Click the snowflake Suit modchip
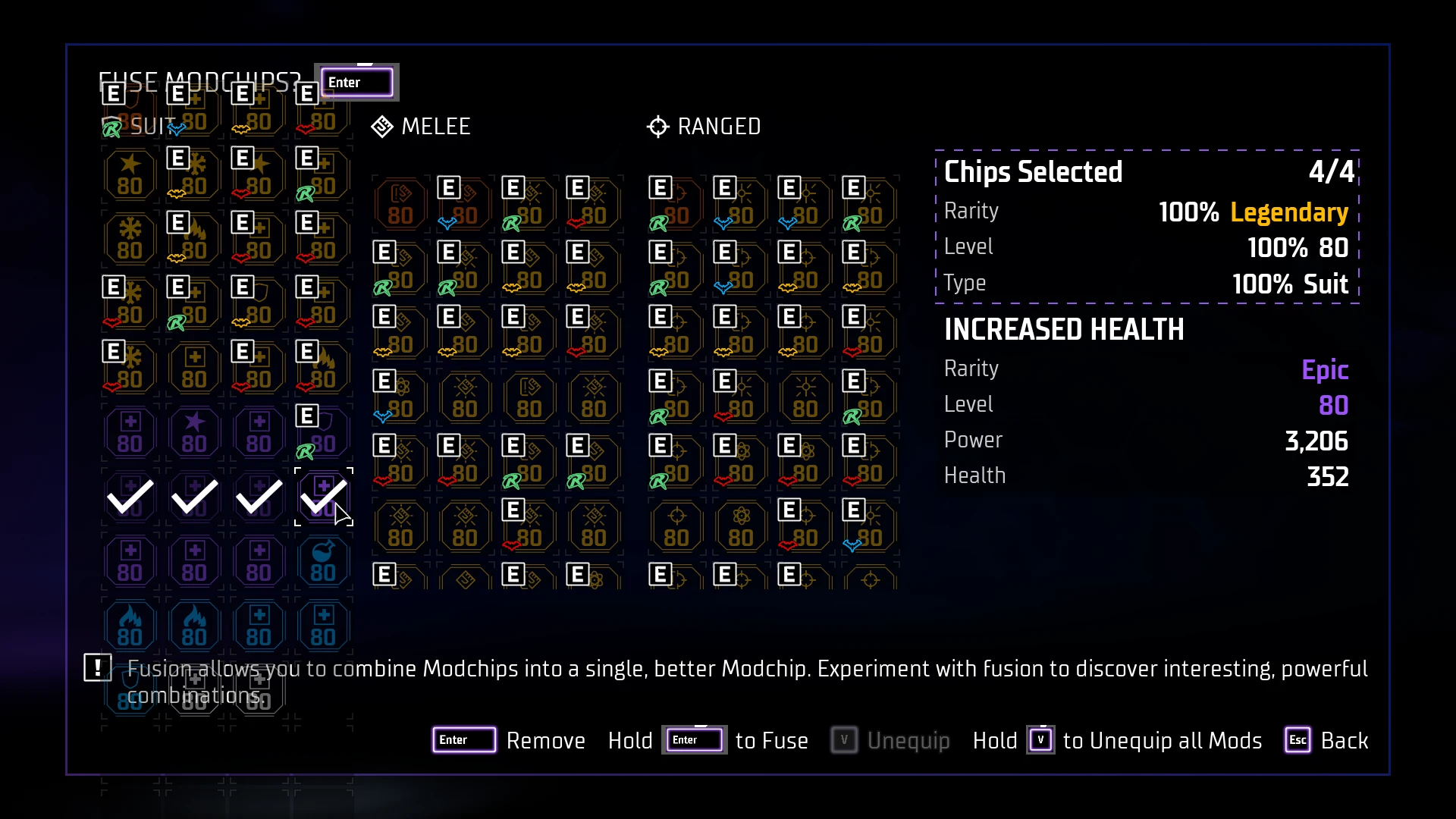 (x=129, y=237)
